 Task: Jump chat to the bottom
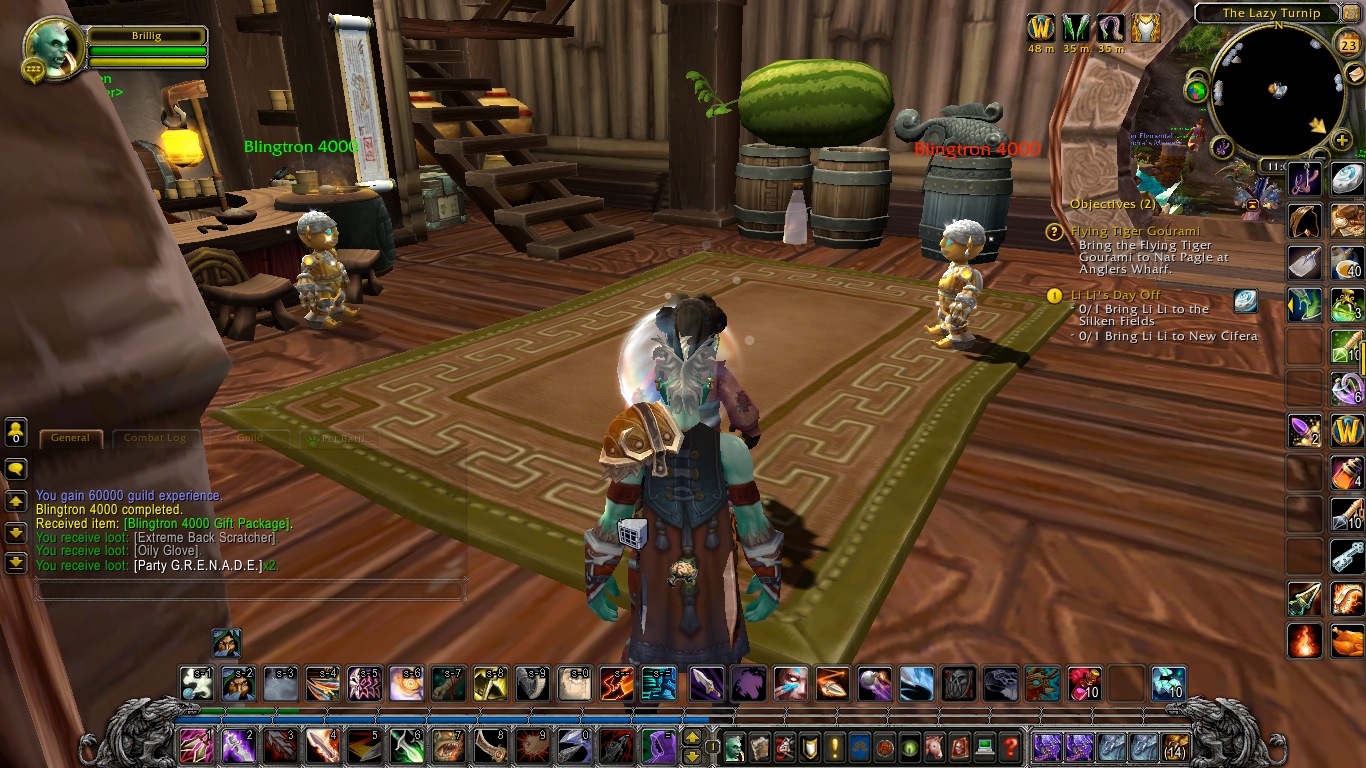[x=16, y=563]
